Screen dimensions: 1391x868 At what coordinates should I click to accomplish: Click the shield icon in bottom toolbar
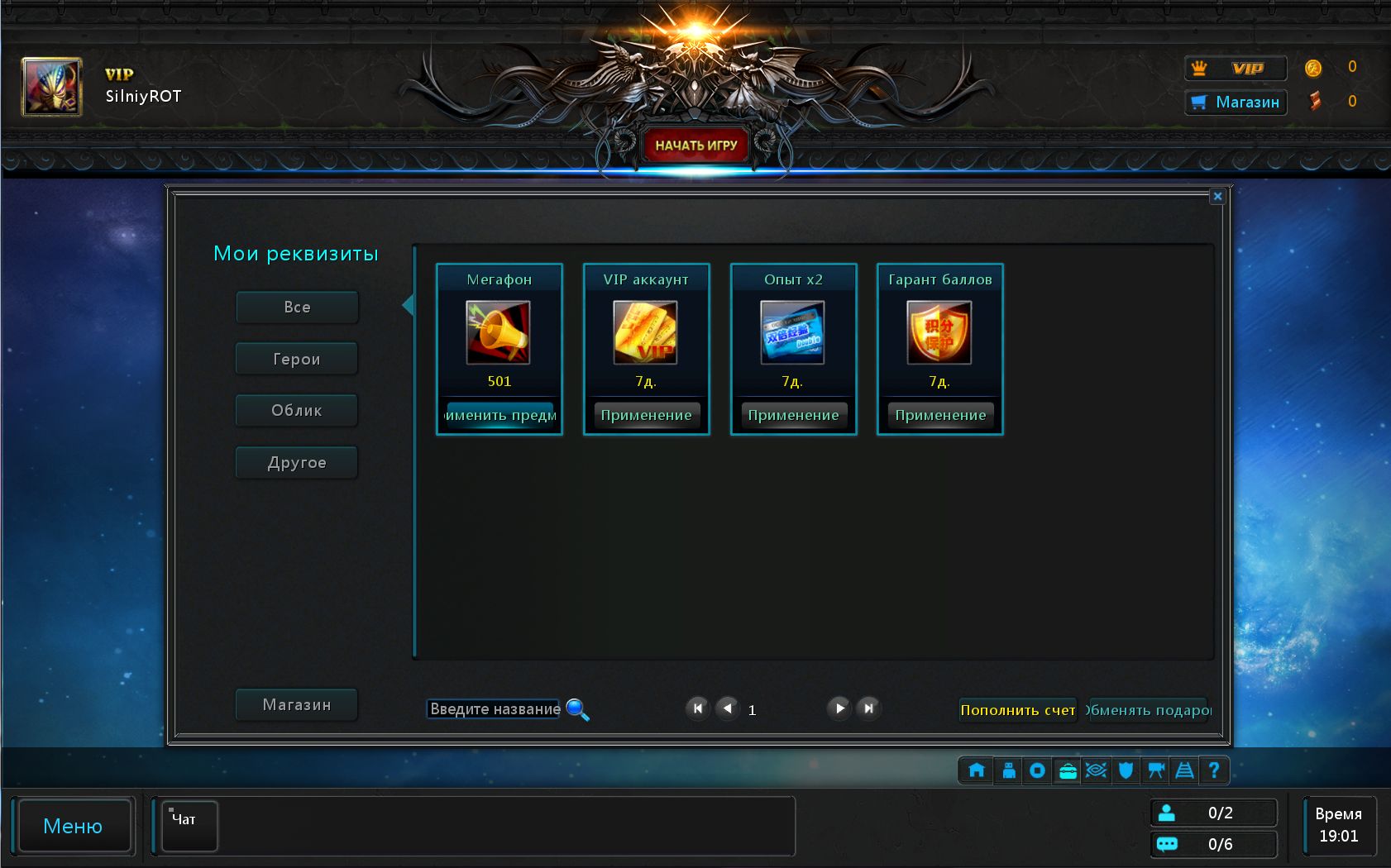pyautogui.click(x=1125, y=770)
